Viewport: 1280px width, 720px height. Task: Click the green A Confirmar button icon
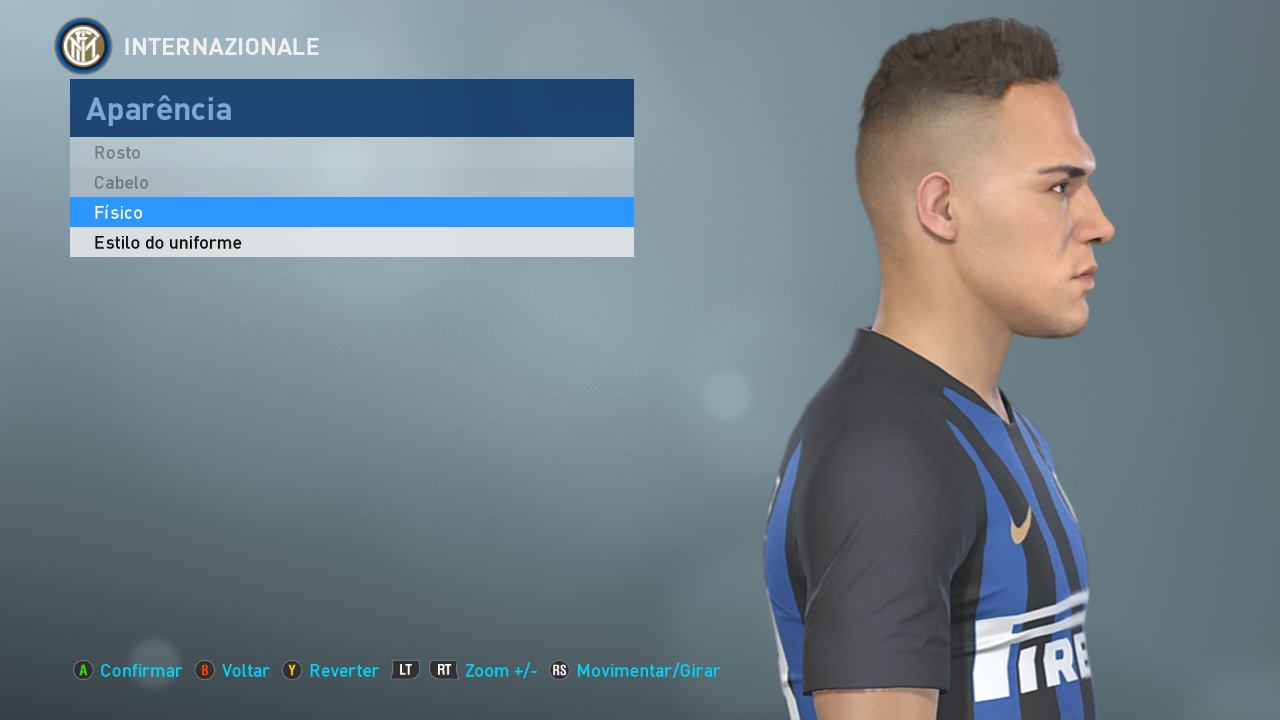(x=83, y=671)
